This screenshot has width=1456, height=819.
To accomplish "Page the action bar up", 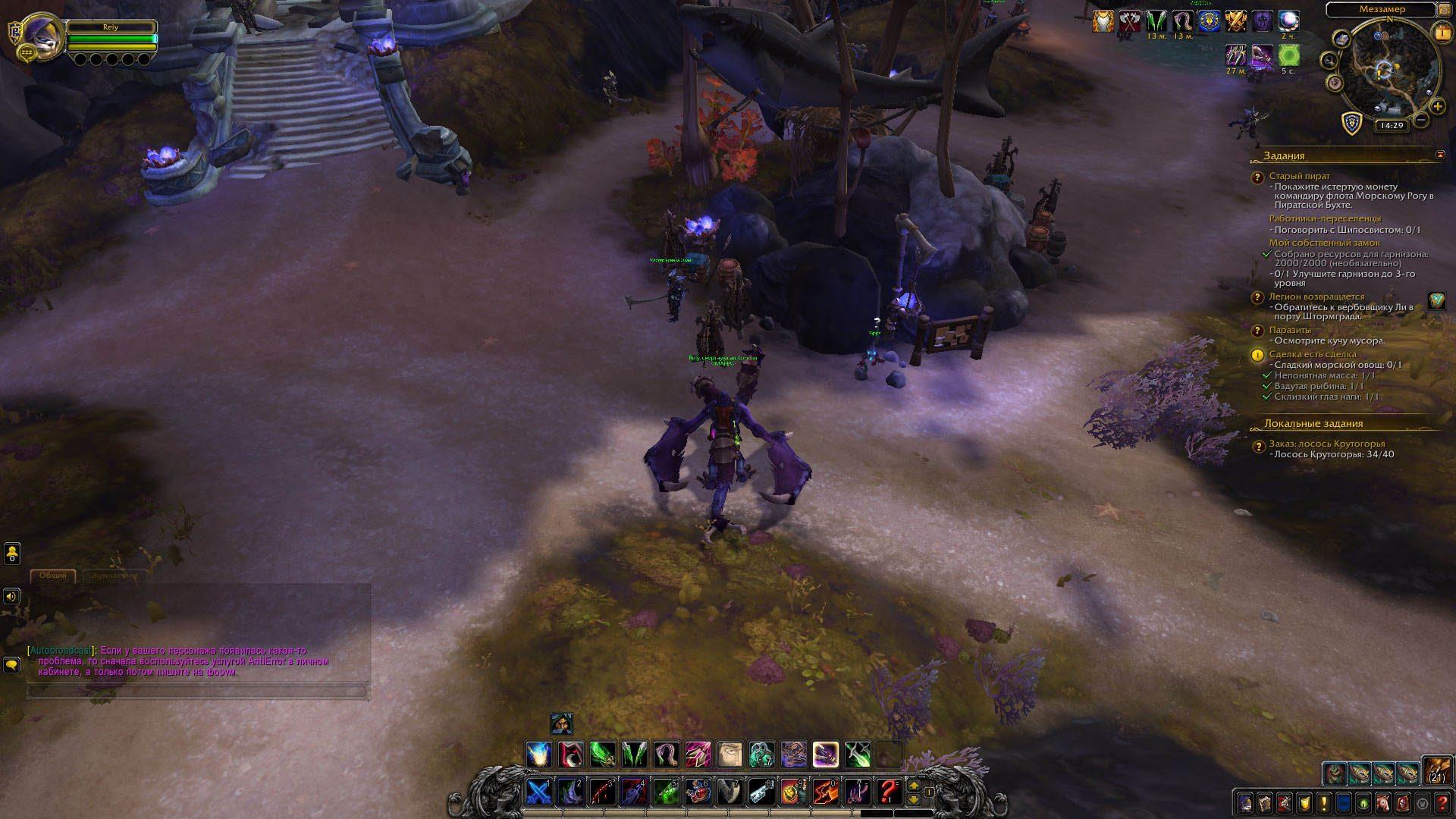I will [914, 786].
